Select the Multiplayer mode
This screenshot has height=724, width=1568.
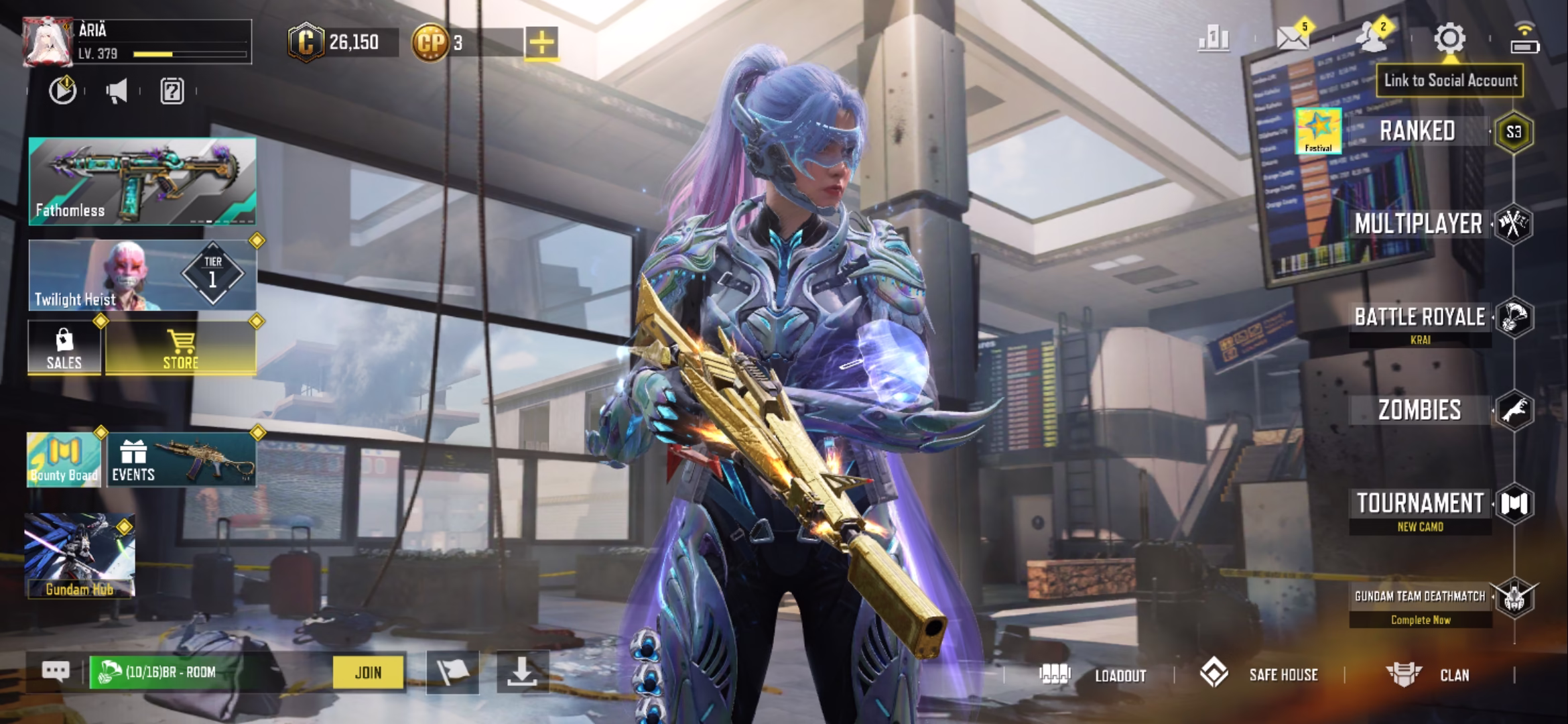tap(1418, 224)
